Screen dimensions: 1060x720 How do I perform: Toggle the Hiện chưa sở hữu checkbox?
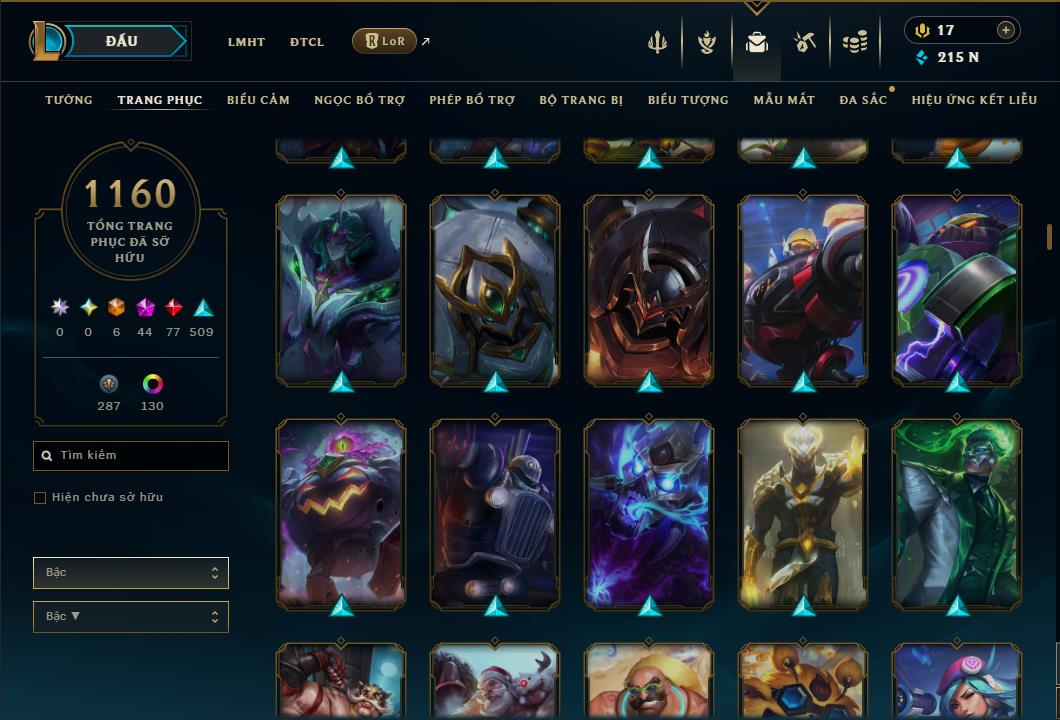click(x=40, y=498)
